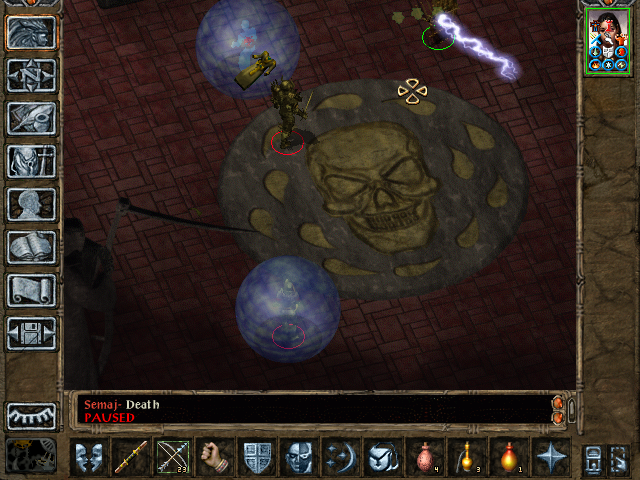Return to the game view button
This screenshot has height=480, width=640.
point(32,33)
